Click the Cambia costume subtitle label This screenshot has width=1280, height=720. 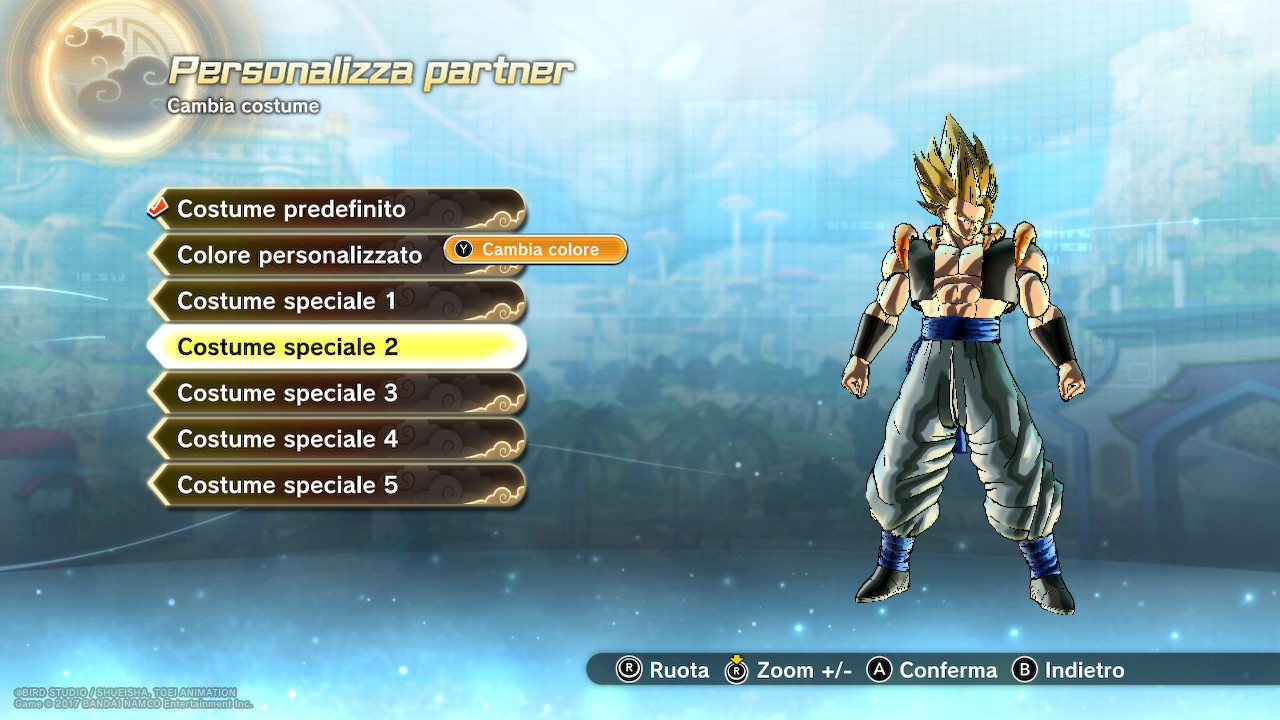[x=241, y=105]
